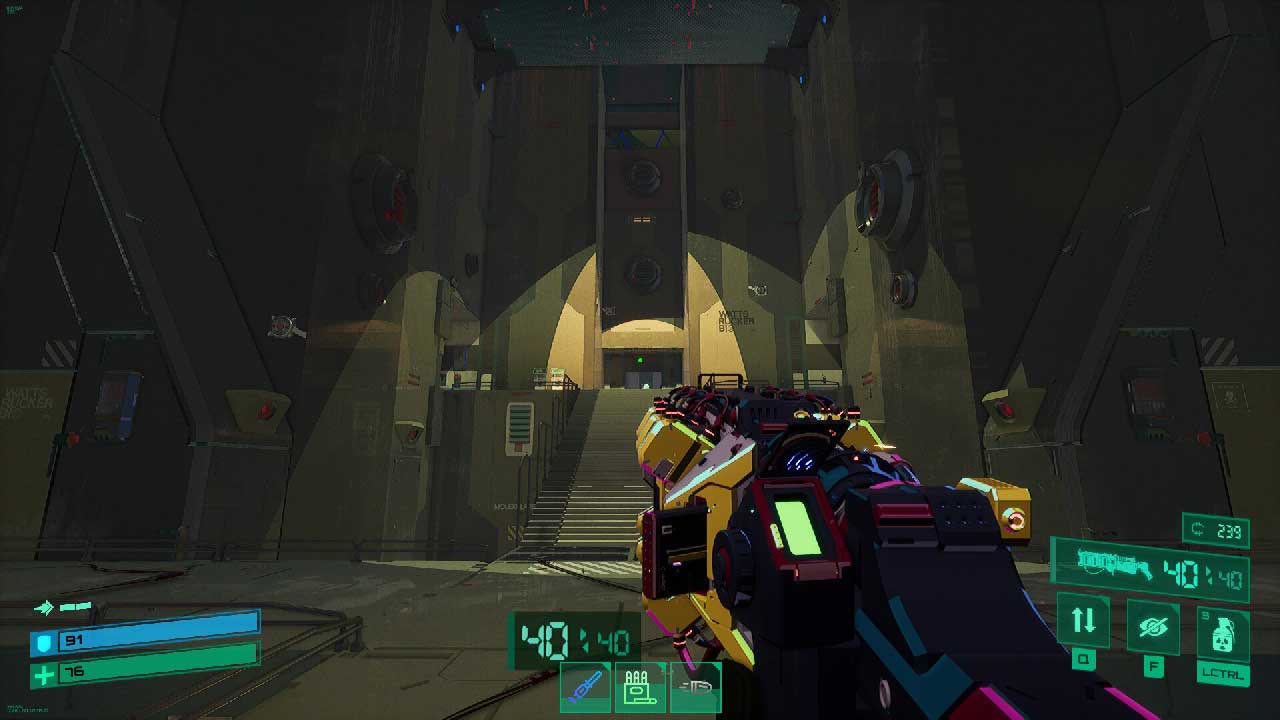This screenshot has height=720, width=1280.
Task: Click the equipped weapon silhouette panel
Action: 1113,566
